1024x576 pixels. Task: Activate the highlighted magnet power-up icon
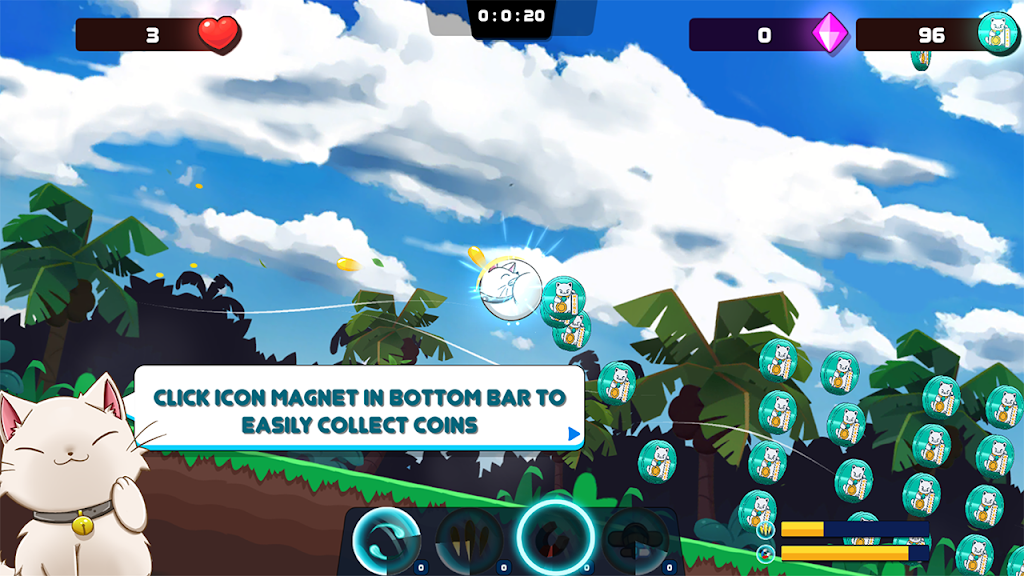(555, 538)
